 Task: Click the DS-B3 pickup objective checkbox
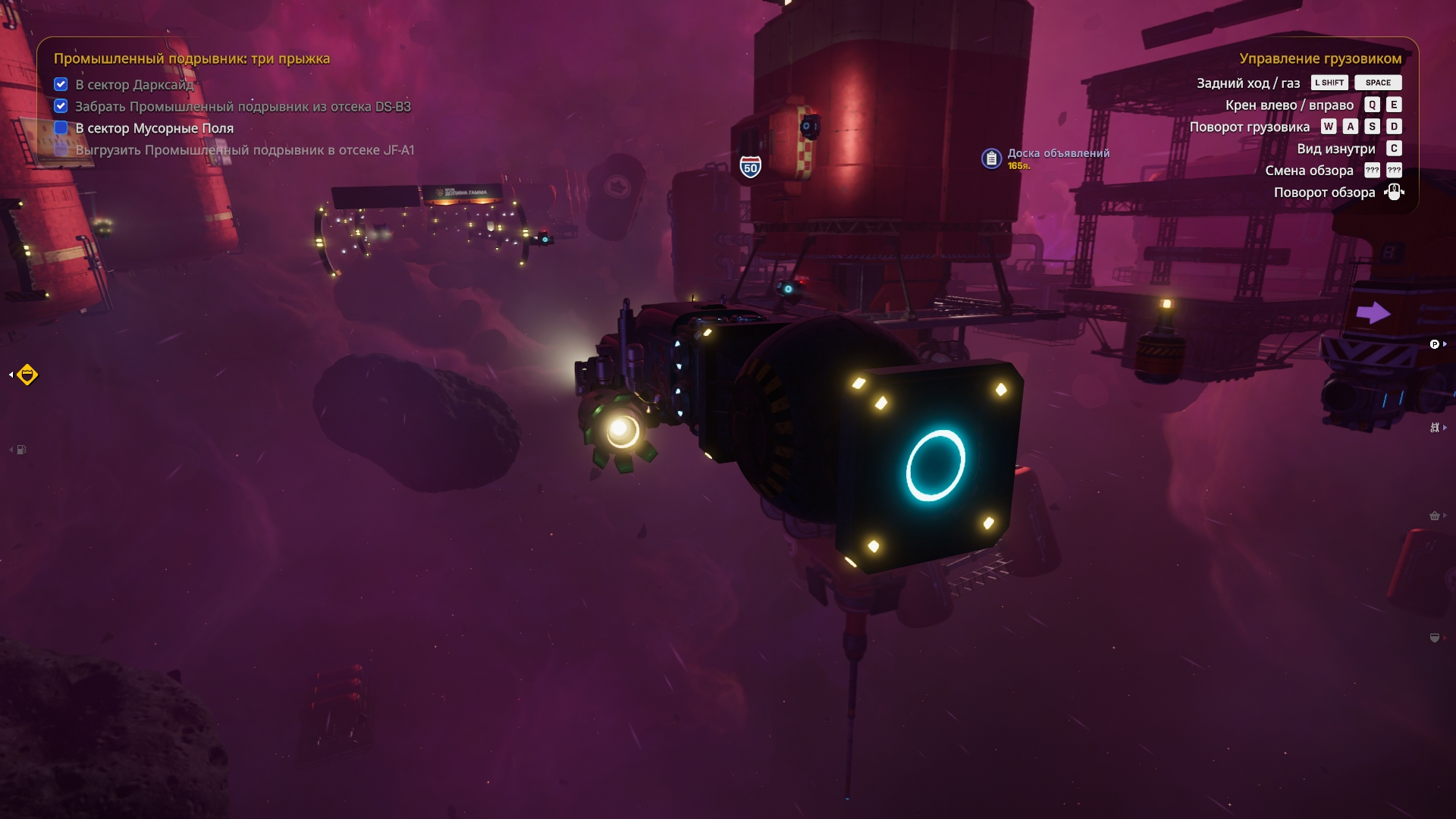coord(61,106)
